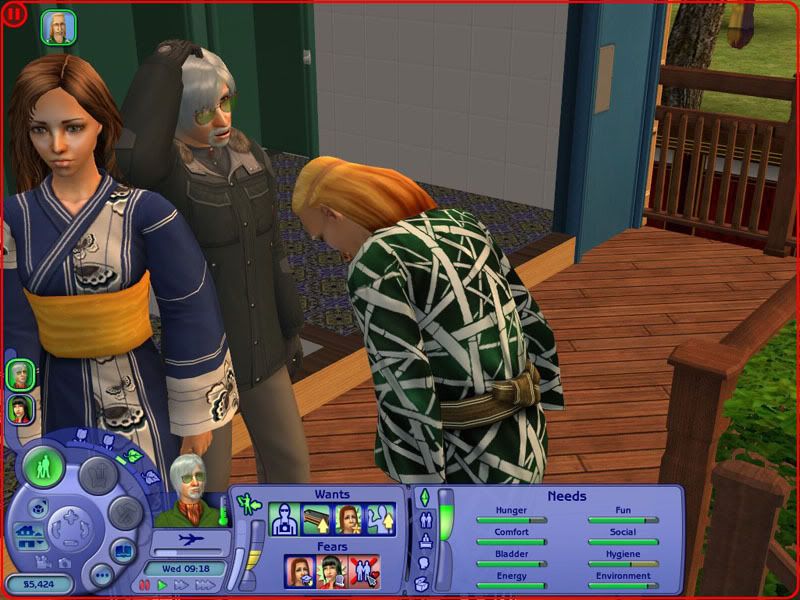Switch to the Relationships two-people tab
Image resolution: width=800 pixels, height=600 pixels.
coord(423,519)
